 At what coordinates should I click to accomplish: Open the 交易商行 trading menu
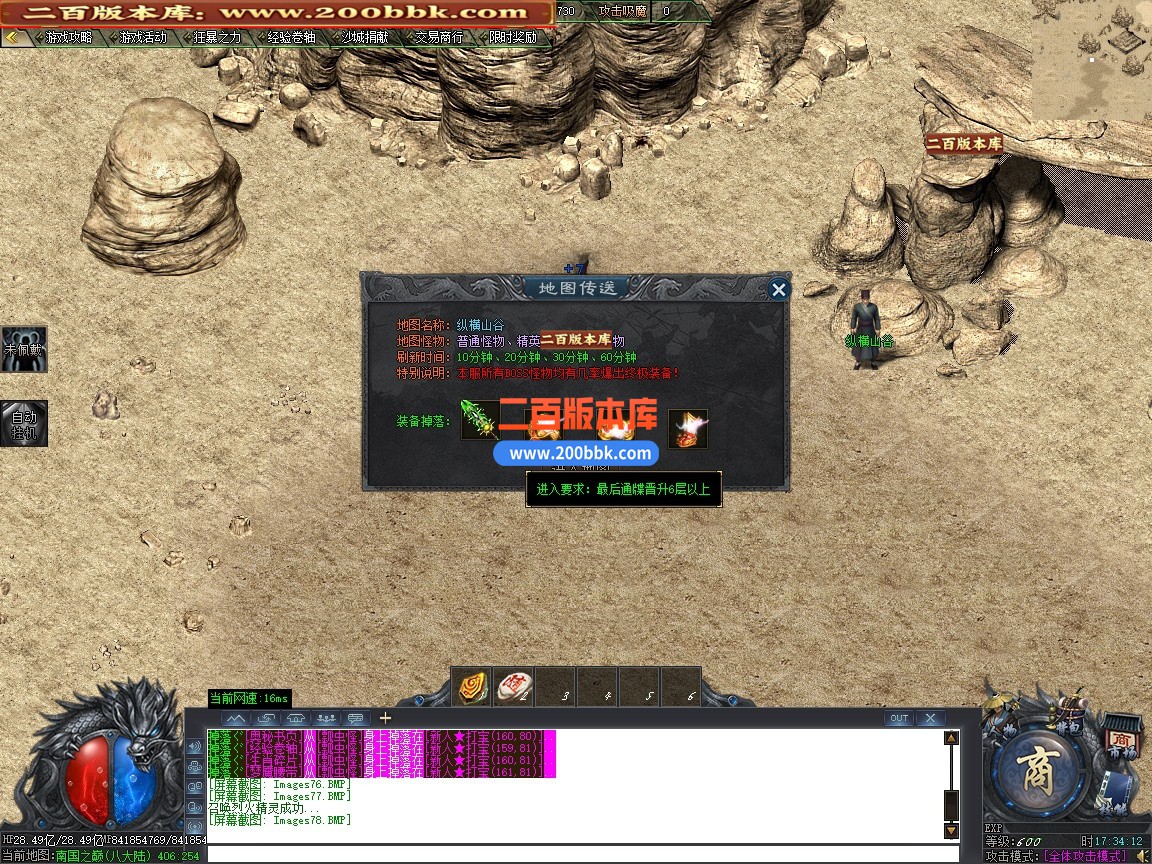coord(438,38)
